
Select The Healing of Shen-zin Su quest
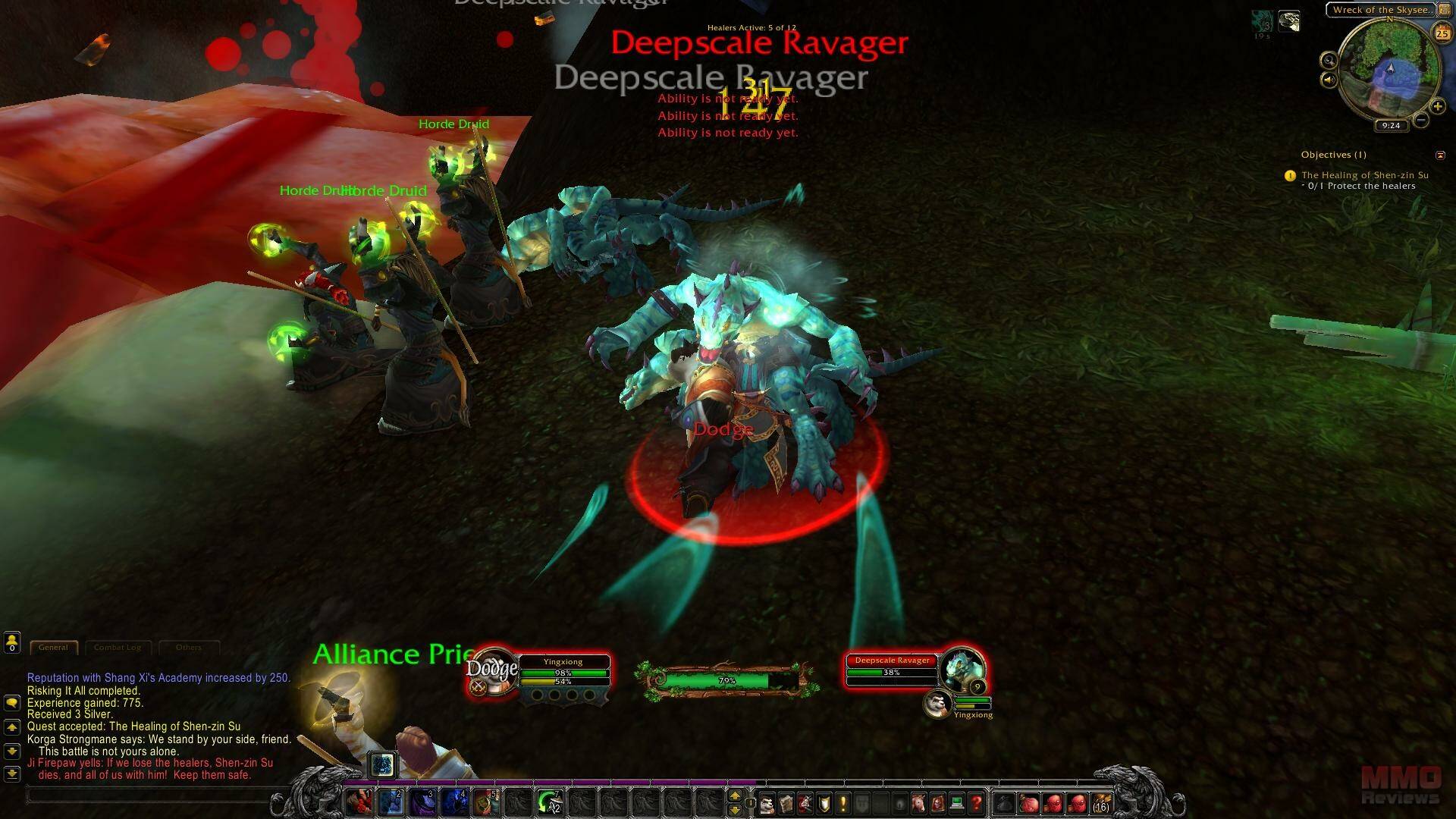pyautogui.click(x=1364, y=175)
